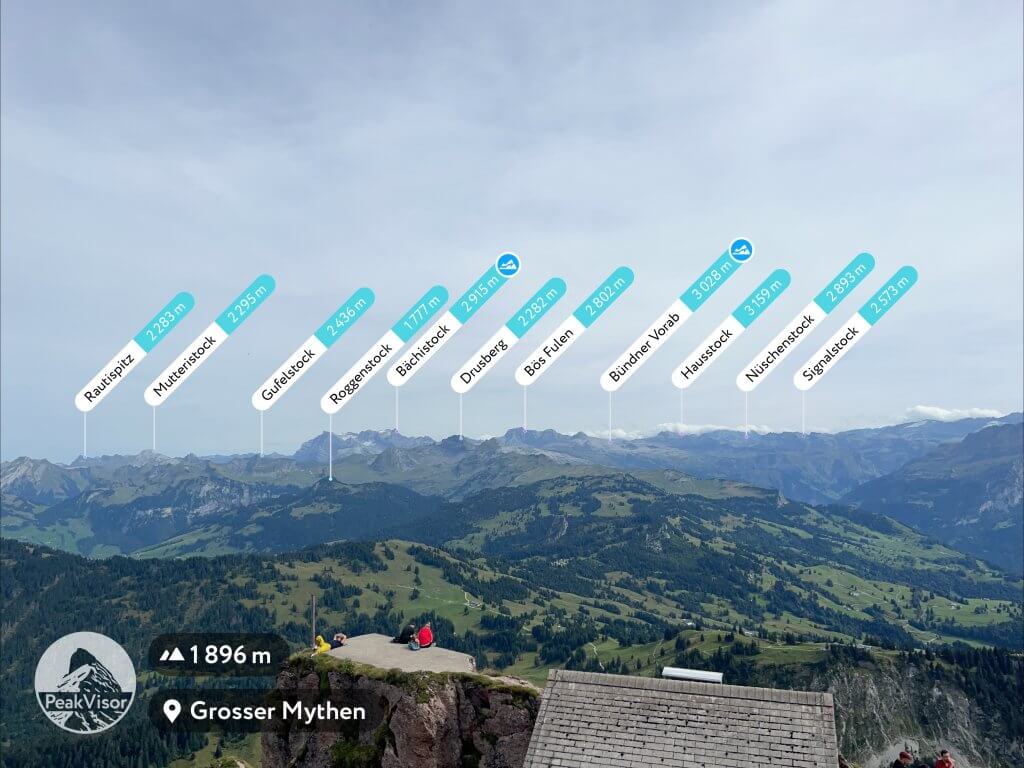Click the Bös Fulen peak label
Screen dimensions: 1024x768
(x=574, y=326)
